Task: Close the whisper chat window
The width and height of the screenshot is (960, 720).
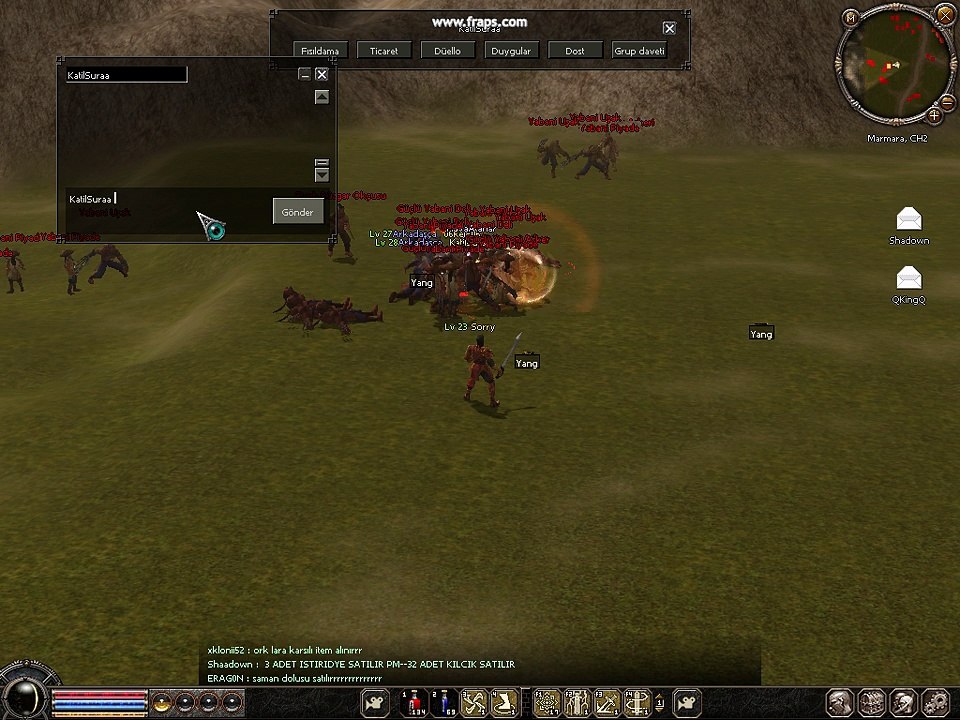Action: [321, 74]
